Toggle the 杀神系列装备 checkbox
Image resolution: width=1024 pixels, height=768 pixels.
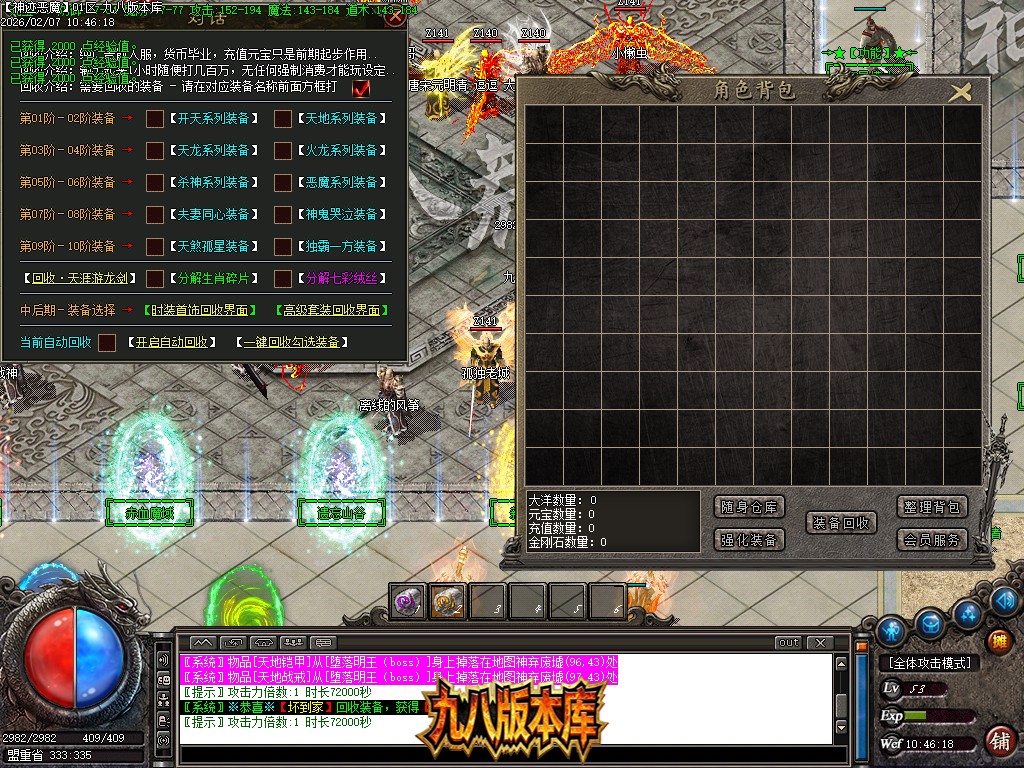[155, 183]
